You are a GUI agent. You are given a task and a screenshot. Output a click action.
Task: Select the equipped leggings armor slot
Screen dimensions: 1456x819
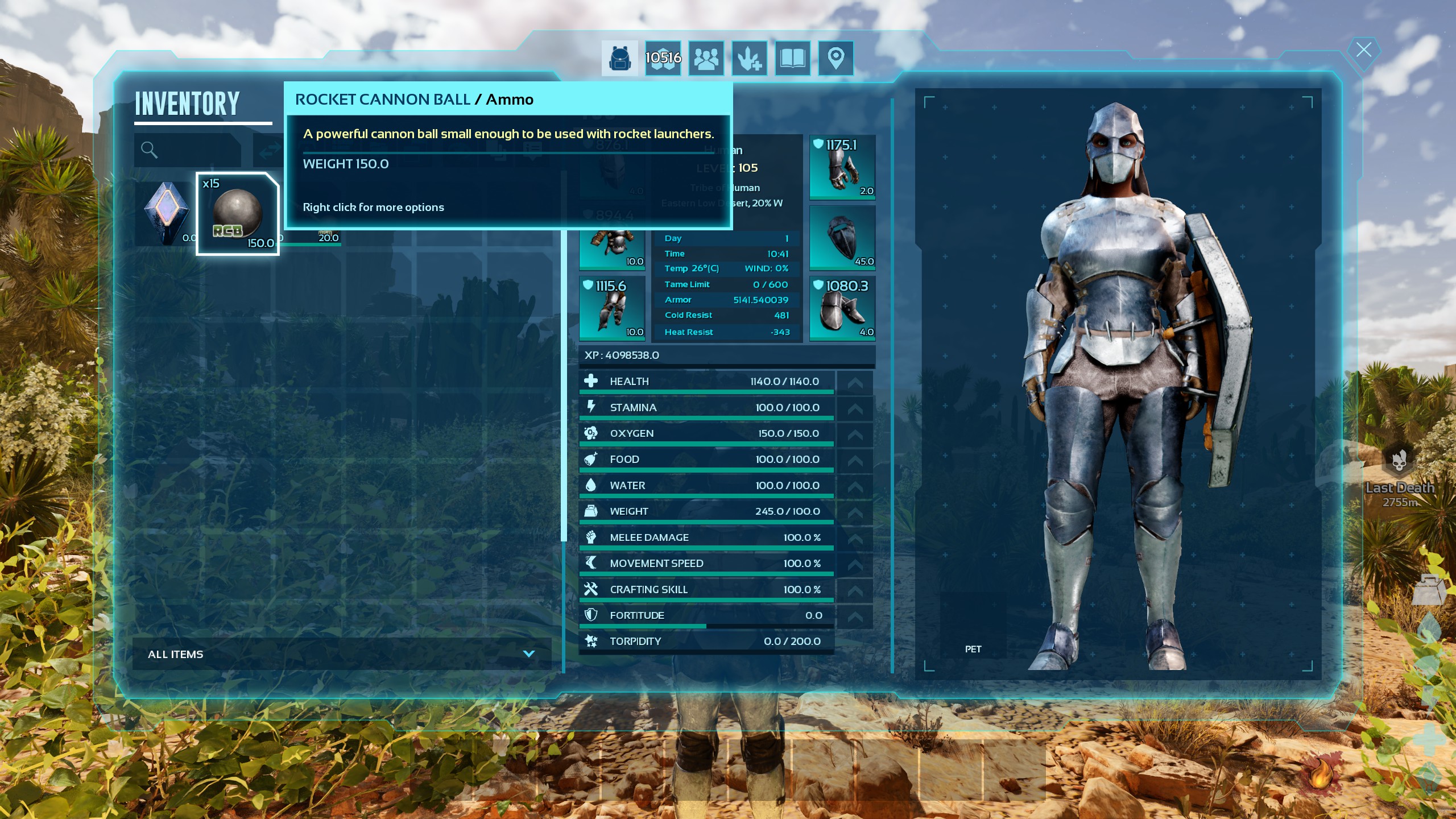pos(612,308)
